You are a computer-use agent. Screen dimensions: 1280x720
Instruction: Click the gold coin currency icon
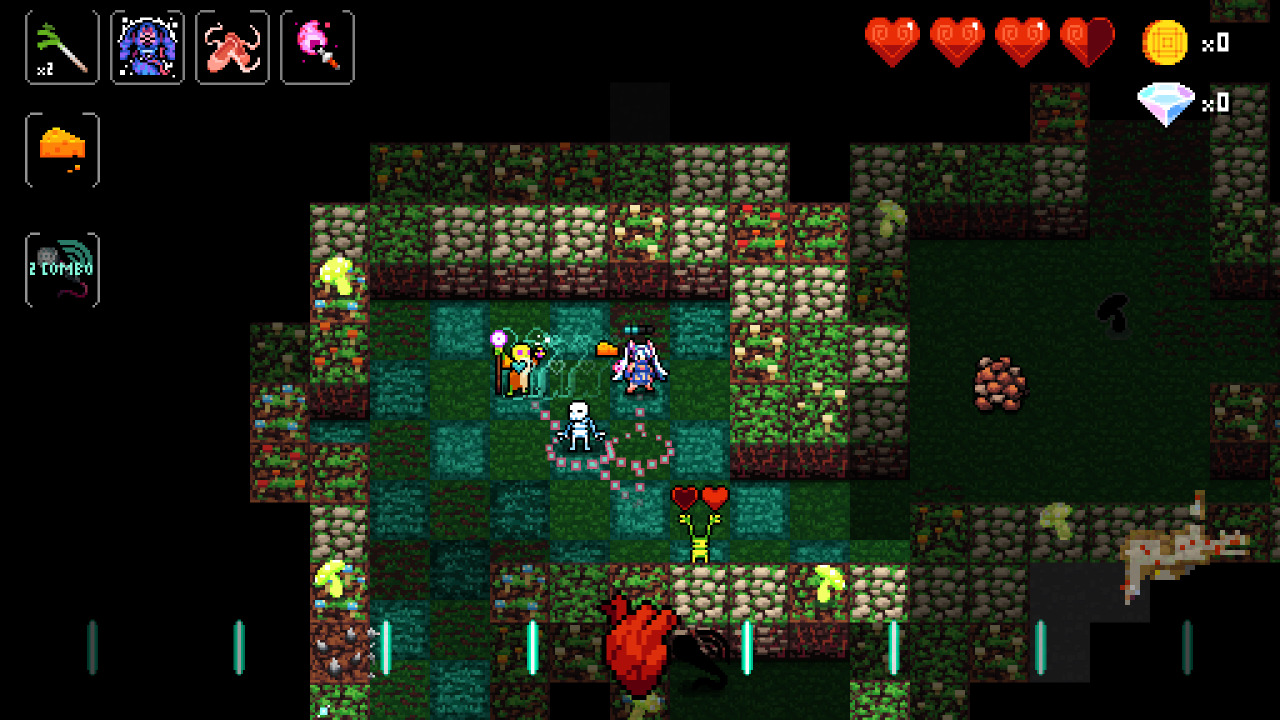pos(1166,44)
